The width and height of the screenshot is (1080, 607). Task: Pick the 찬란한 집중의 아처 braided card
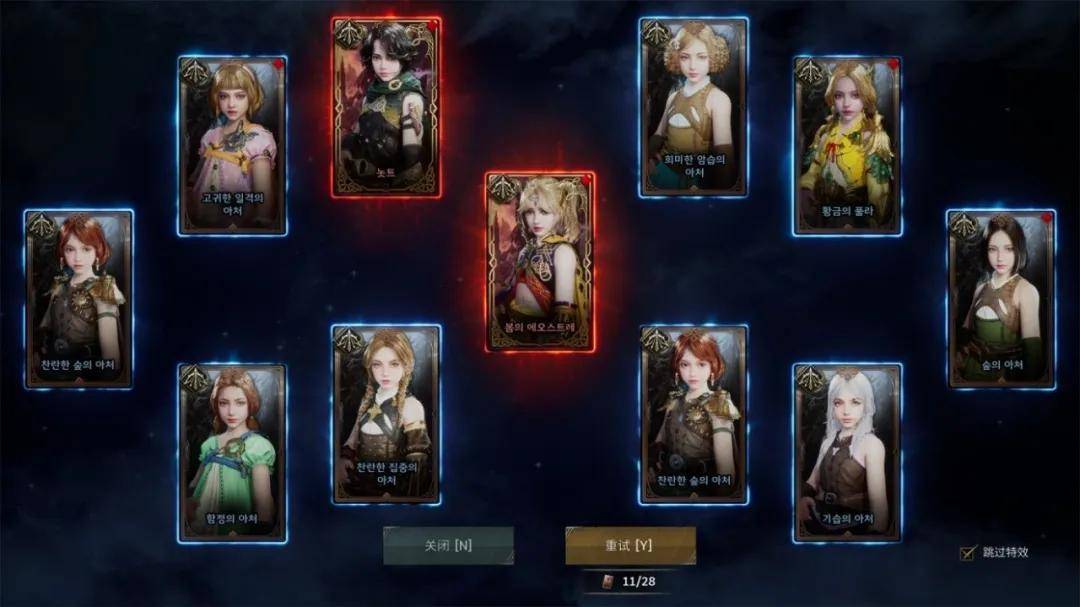[x=386, y=414]
